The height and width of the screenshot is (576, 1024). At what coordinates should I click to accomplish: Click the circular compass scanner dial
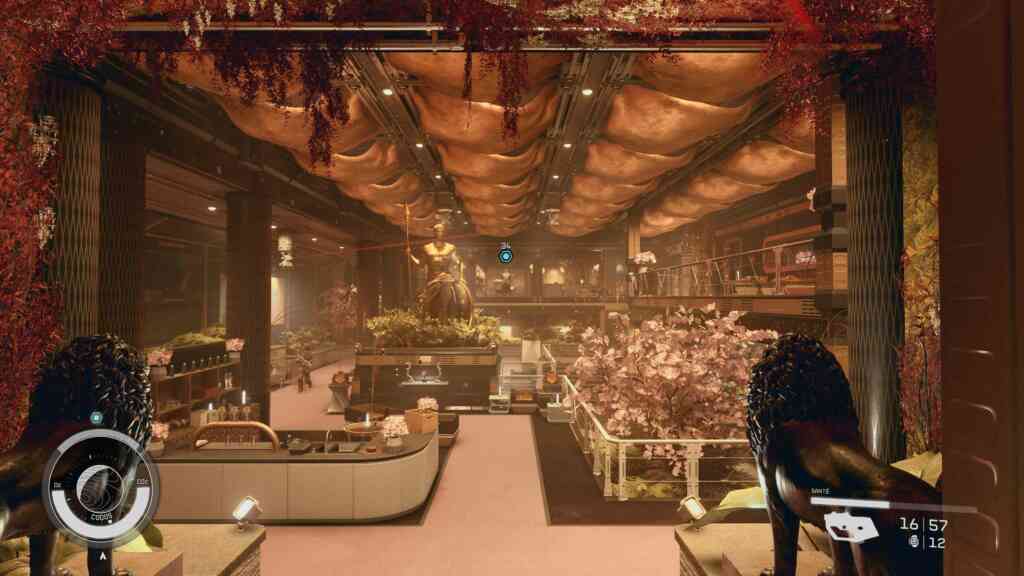tap(100, 487)
